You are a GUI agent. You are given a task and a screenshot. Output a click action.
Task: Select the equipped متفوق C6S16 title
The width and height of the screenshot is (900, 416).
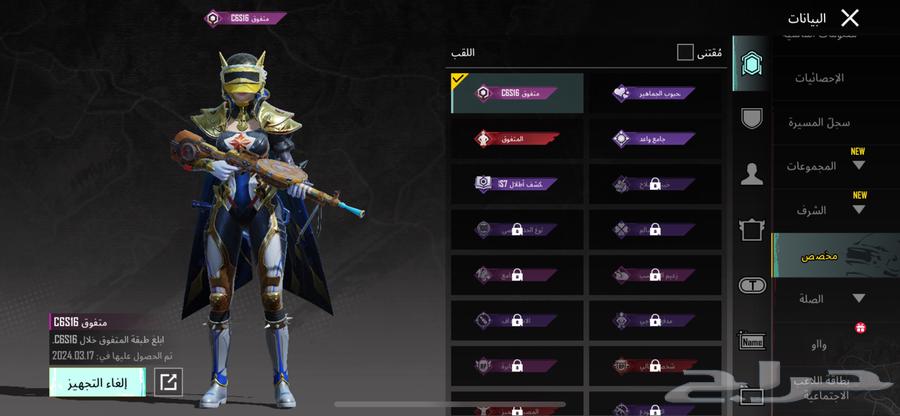click(x=518, y=93)
